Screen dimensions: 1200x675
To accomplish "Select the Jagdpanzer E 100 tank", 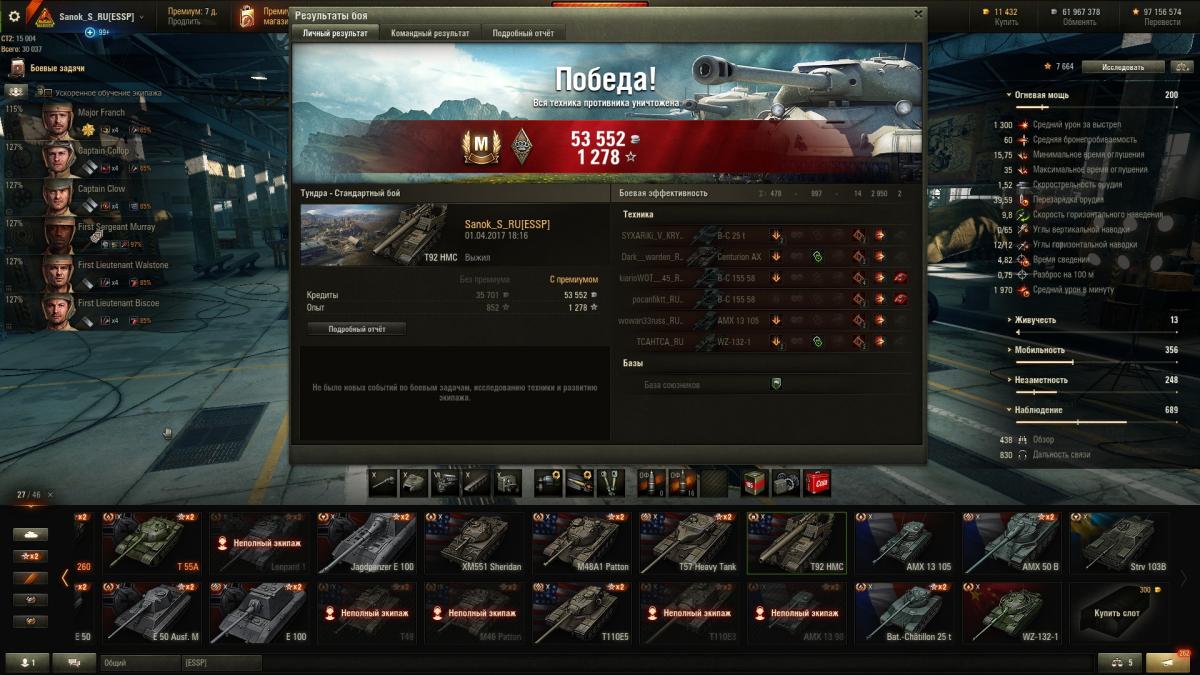I will (x=366, y=544).
